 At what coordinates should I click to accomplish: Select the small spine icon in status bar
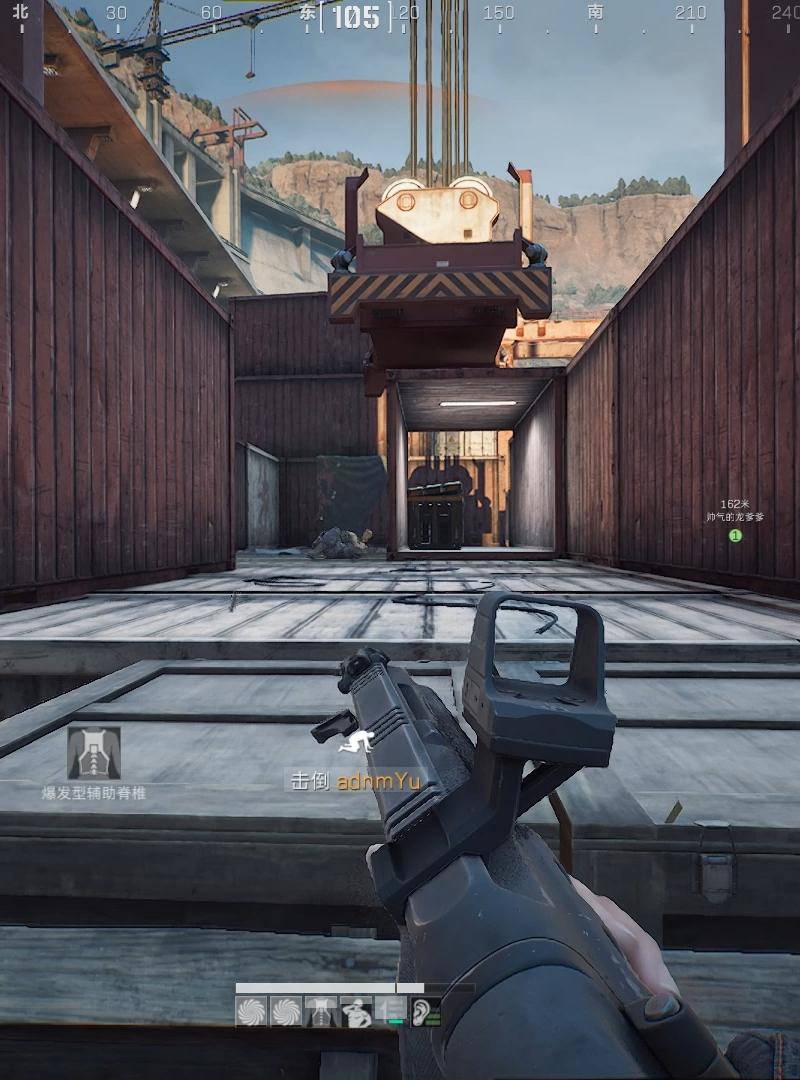pyautogui.click(x=321, y=1012)
